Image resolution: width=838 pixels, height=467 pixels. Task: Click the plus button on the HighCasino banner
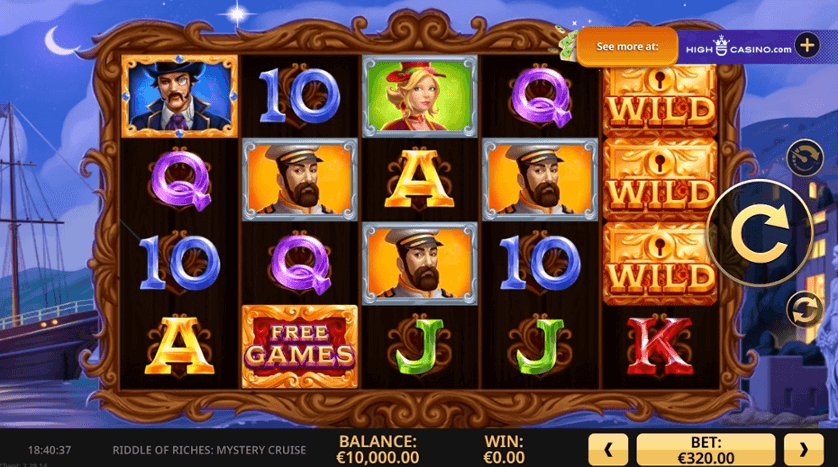(807, 47)
